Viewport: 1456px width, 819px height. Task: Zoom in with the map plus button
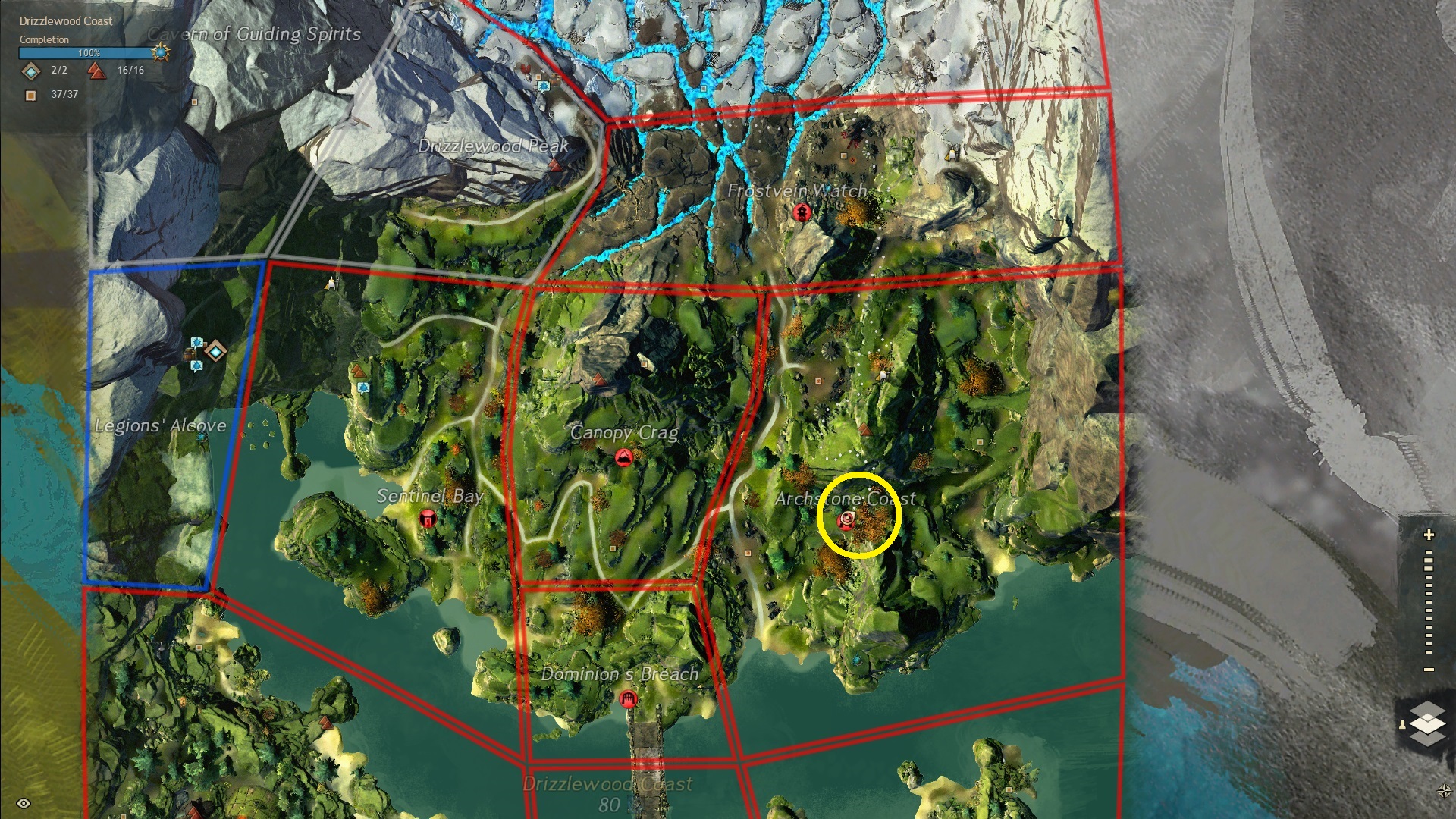pos(1429,535)
